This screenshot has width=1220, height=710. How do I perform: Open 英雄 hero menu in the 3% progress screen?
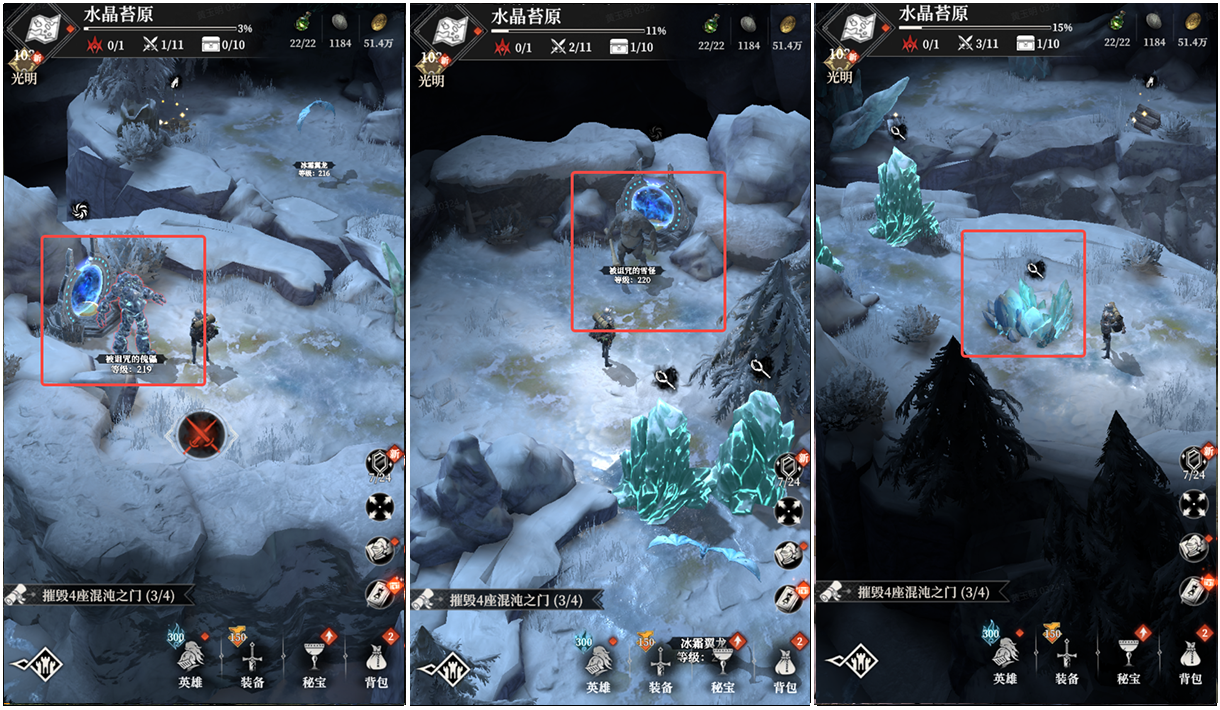[x=192, y=664]
